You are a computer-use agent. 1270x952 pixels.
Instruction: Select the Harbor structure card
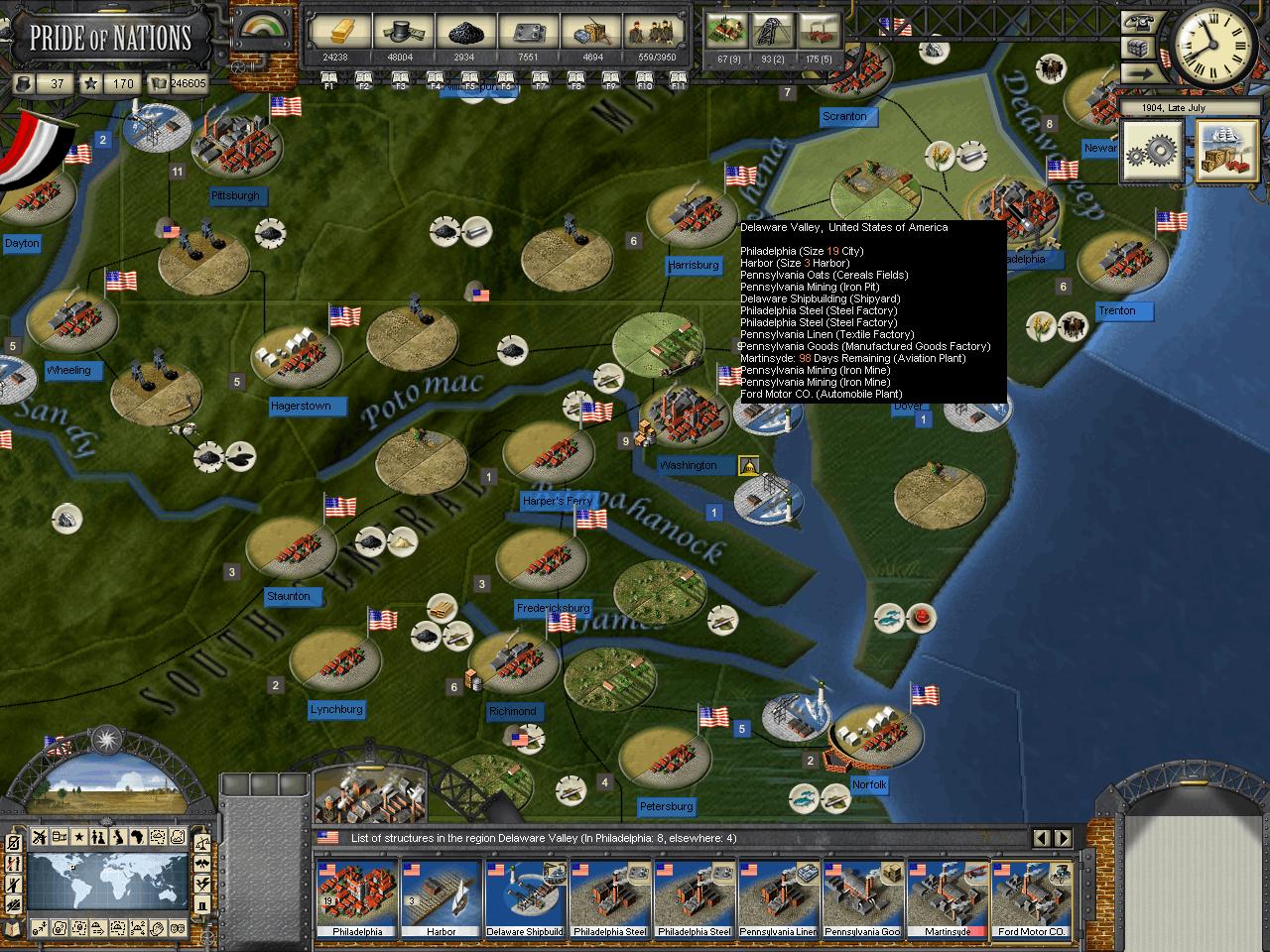[x=442, y=897]
